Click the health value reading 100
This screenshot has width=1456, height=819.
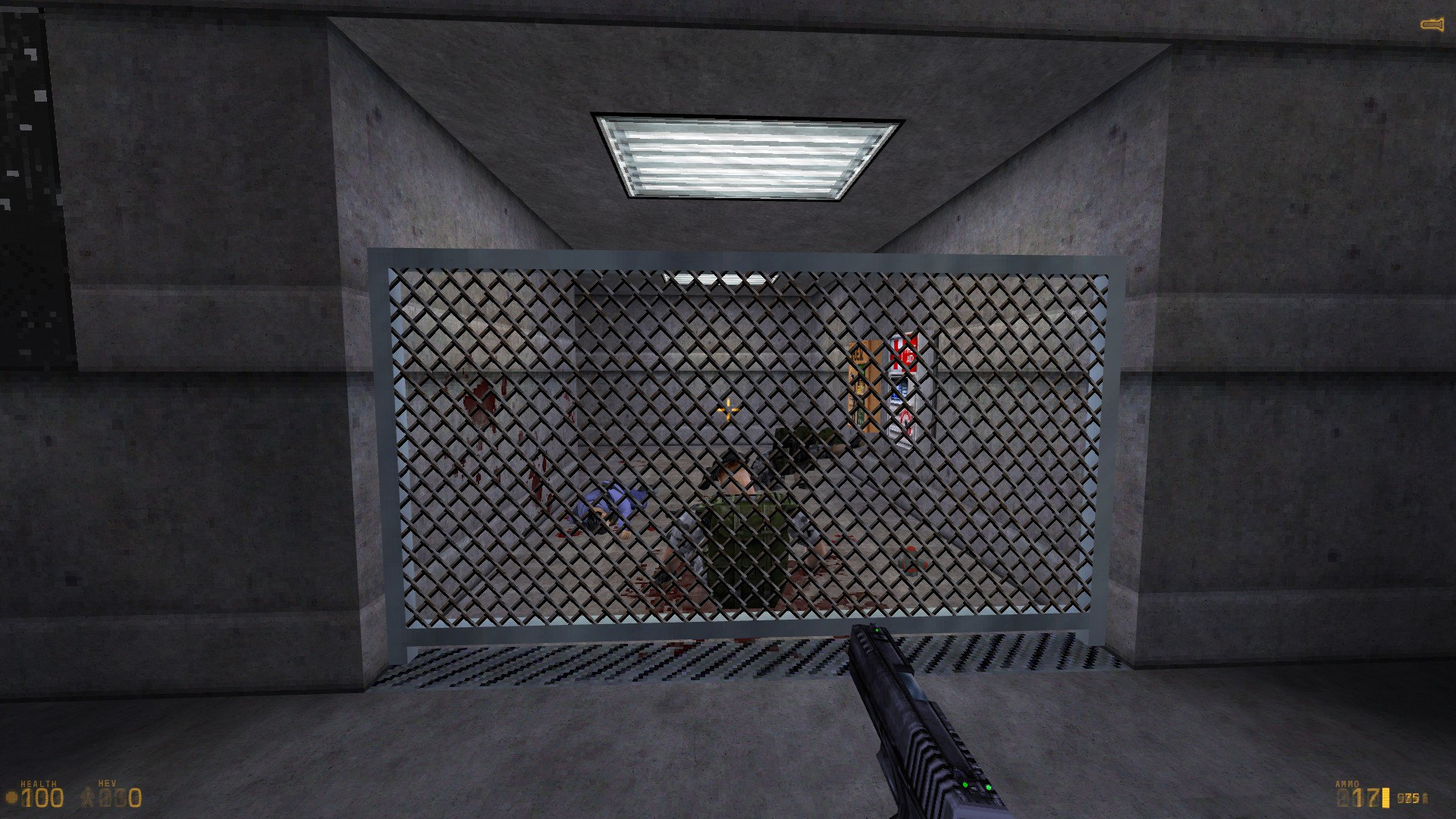(43, 799)
